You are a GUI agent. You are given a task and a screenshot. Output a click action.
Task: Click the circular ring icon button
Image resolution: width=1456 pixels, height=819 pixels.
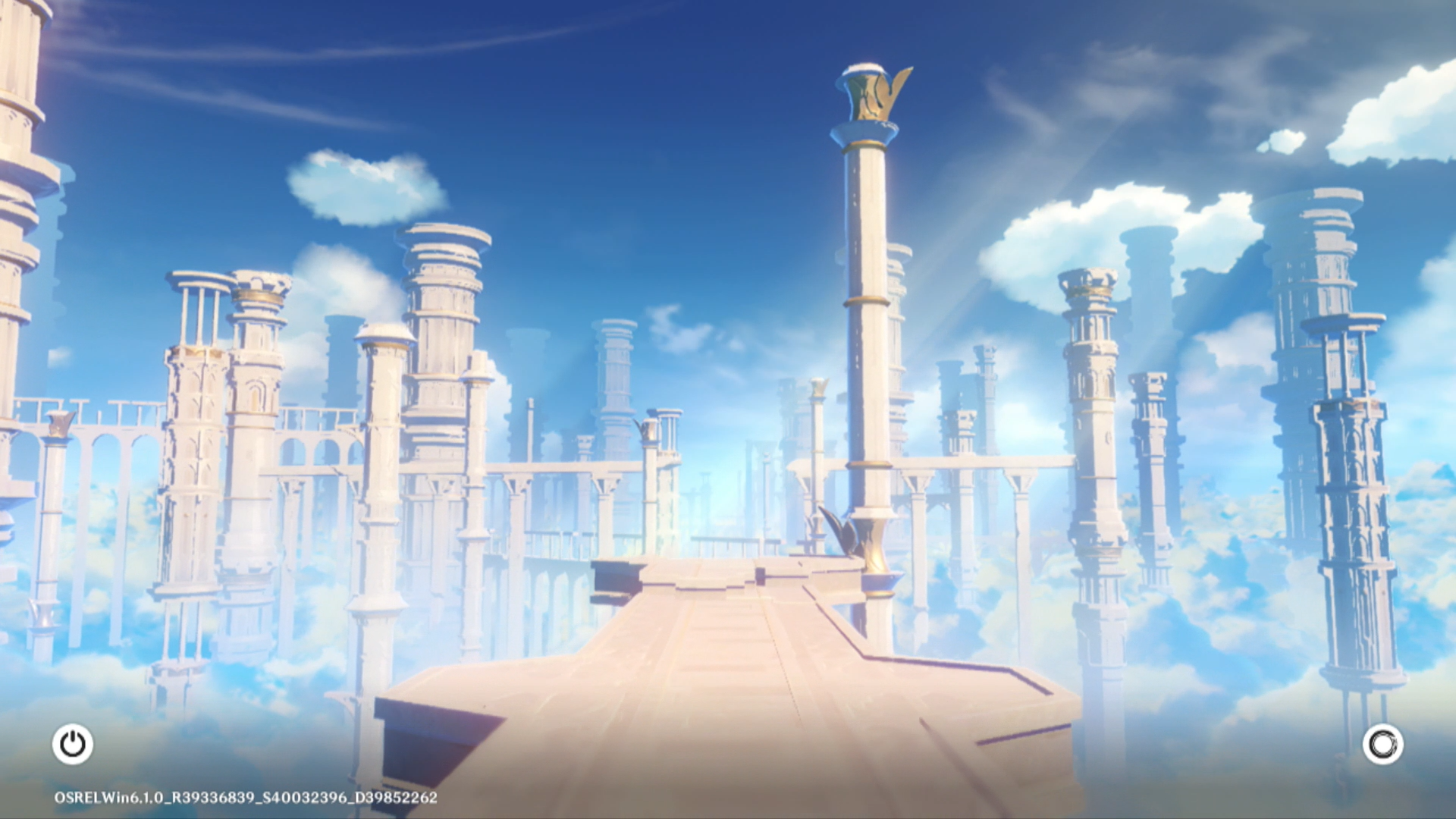pyautogui.click(x=1382, y=744)
